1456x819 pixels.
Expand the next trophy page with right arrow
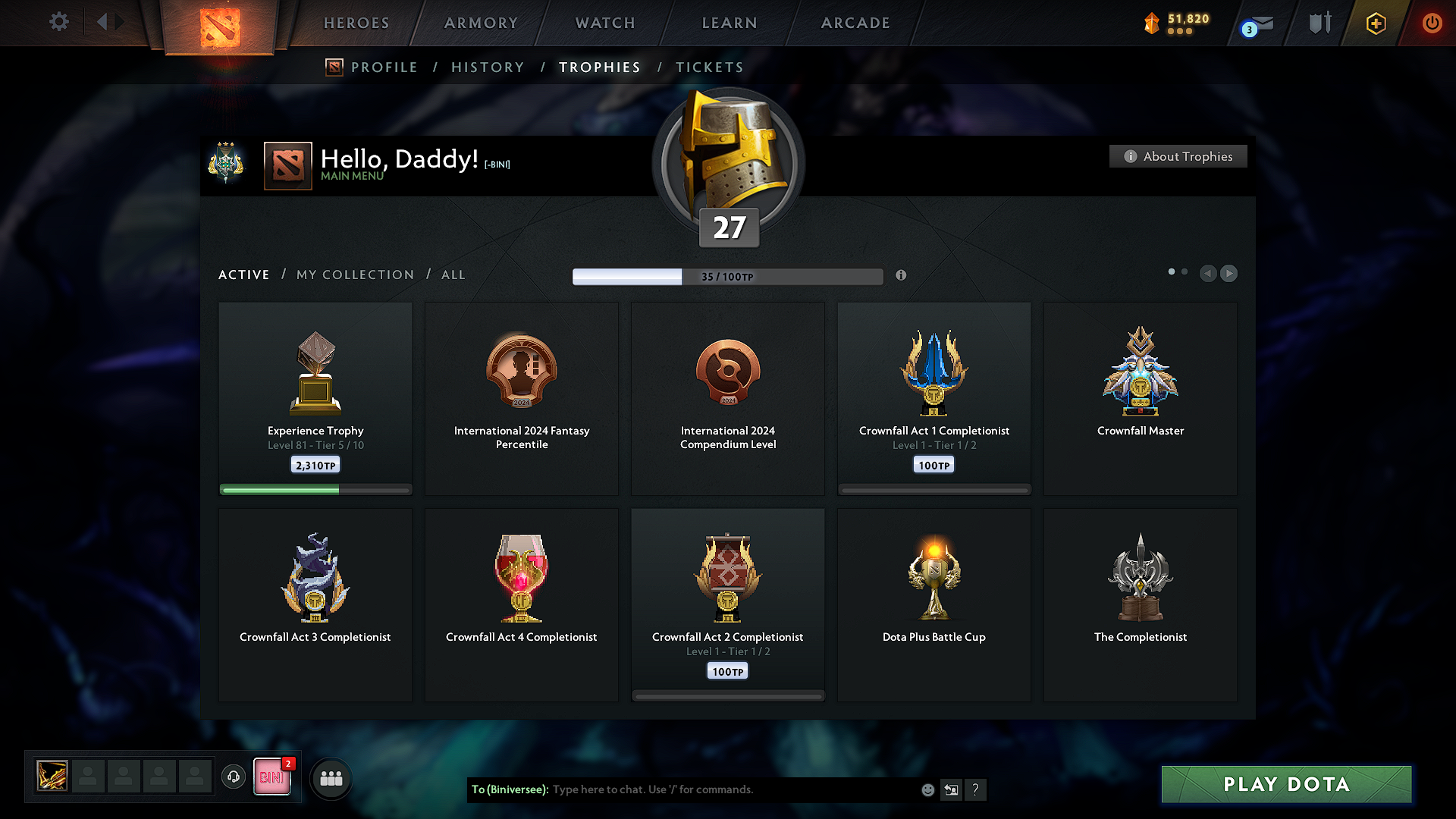tap(1228, 274)
